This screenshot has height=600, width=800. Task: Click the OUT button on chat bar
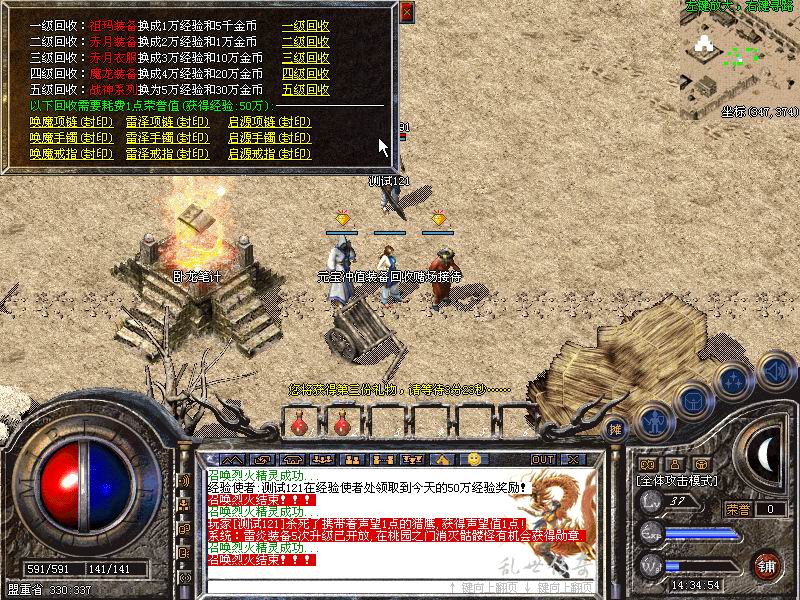click(x=543, y=459)
